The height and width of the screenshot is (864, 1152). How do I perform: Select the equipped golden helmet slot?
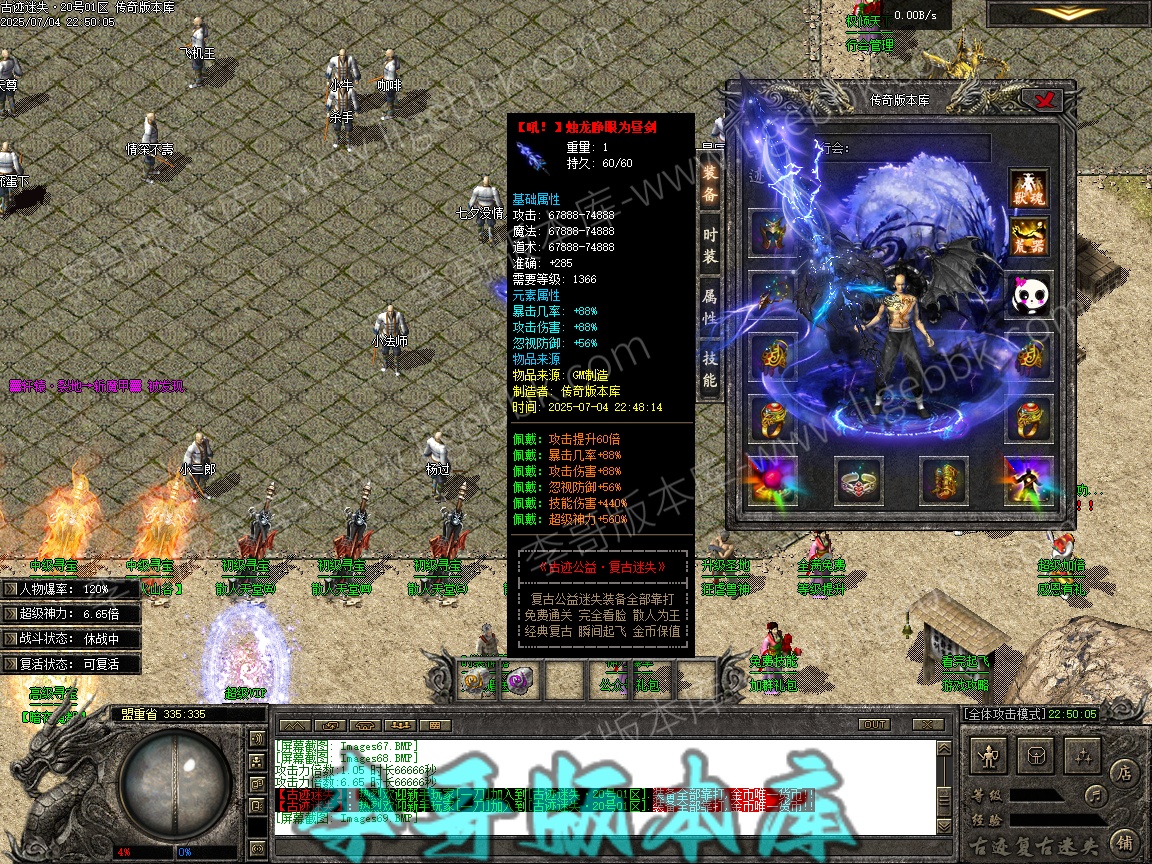tap(773, 233)
